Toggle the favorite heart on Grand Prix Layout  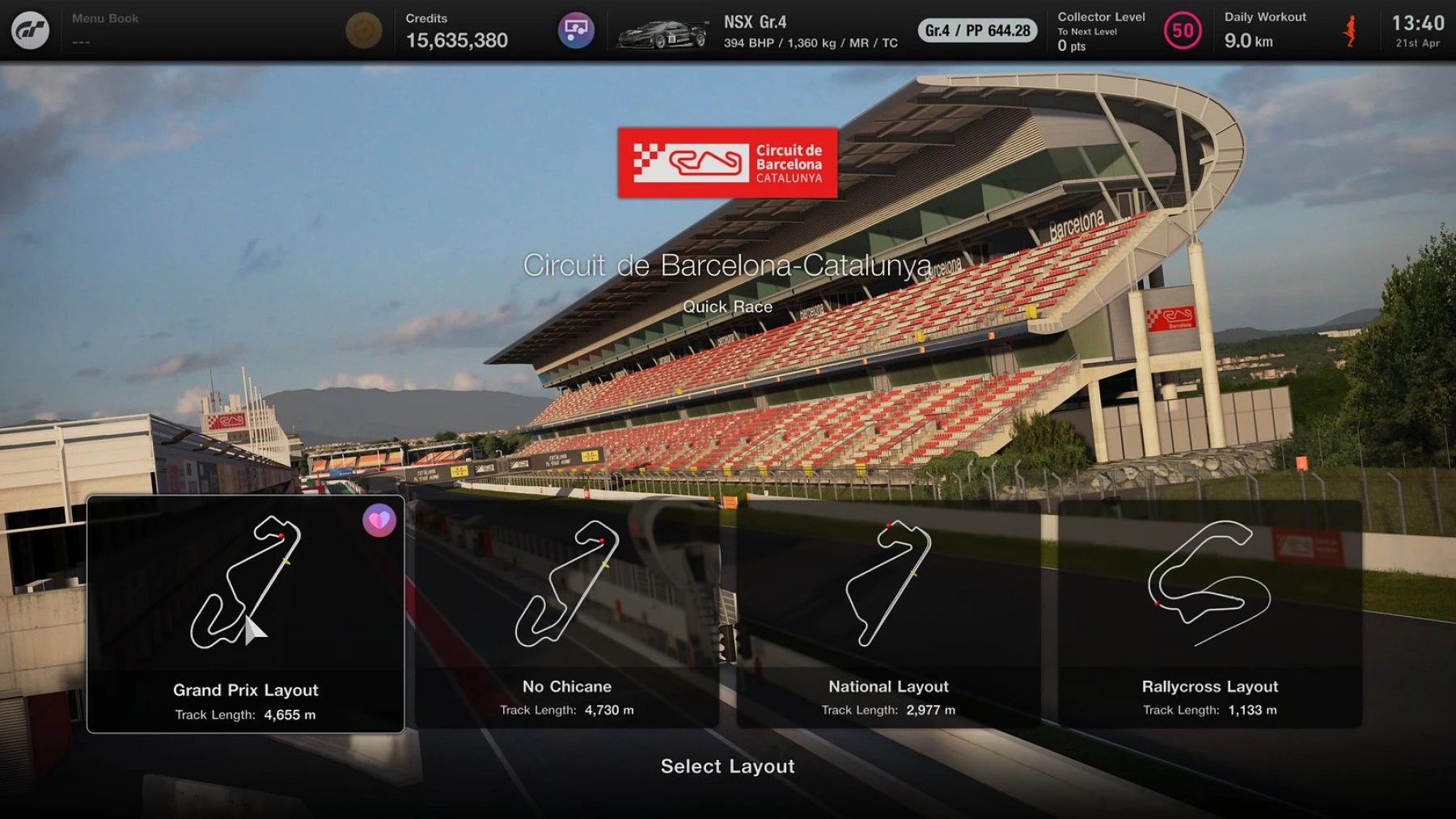point(380,521)
